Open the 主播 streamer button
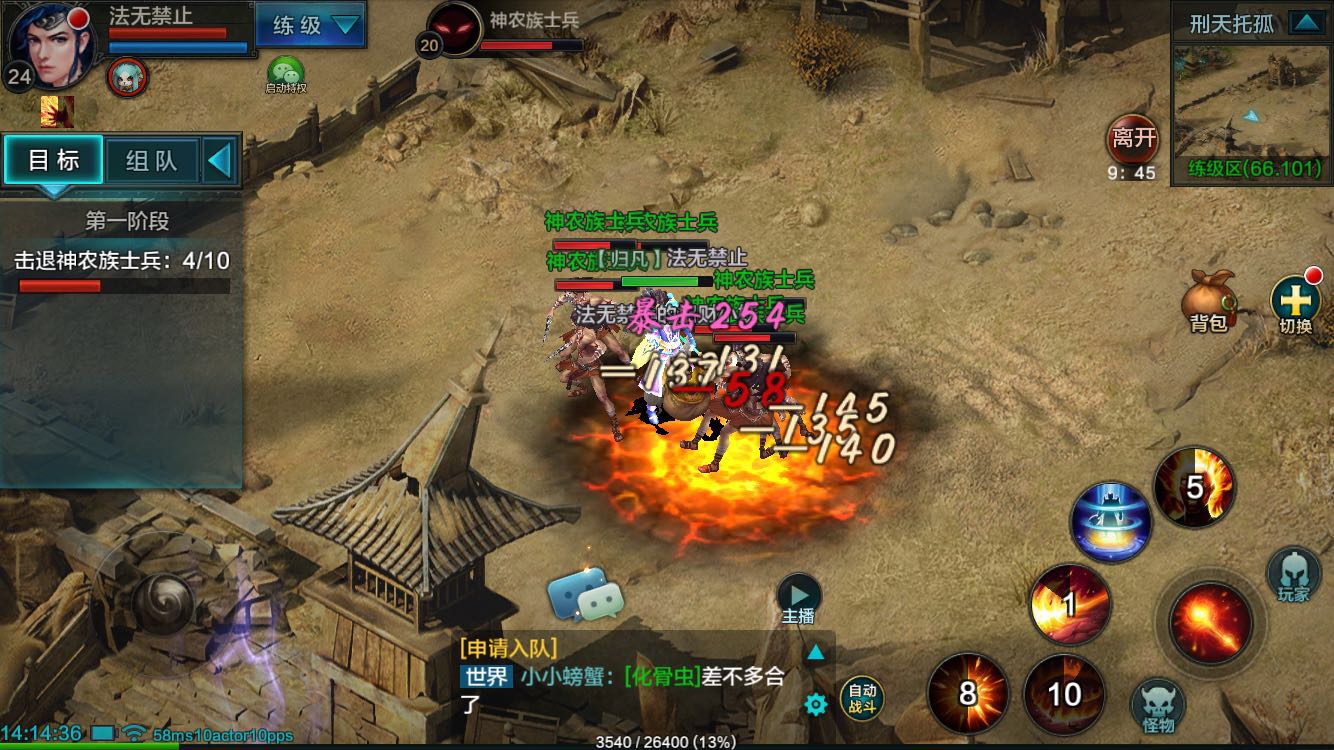 pos(798,598)
